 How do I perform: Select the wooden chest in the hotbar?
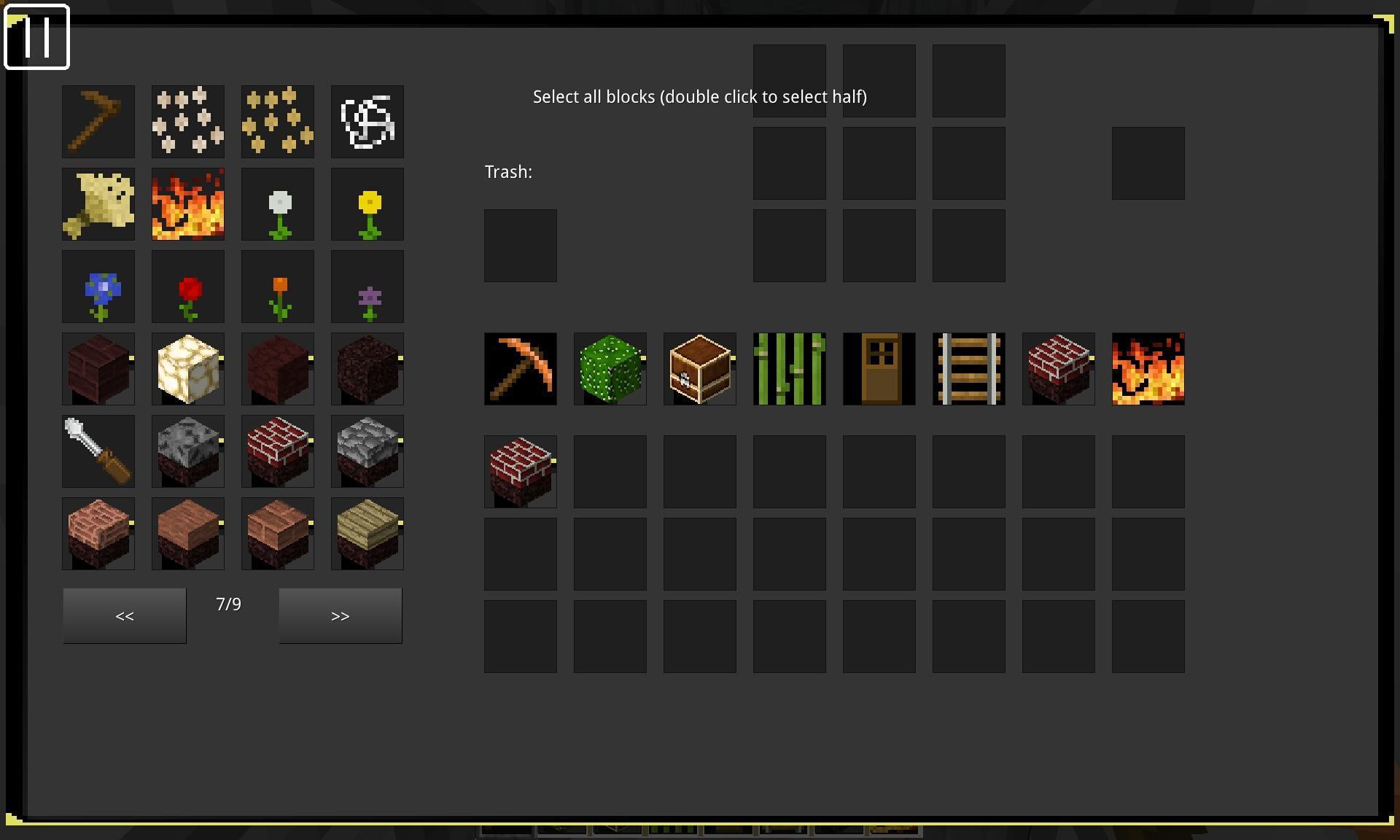point(699,369)
